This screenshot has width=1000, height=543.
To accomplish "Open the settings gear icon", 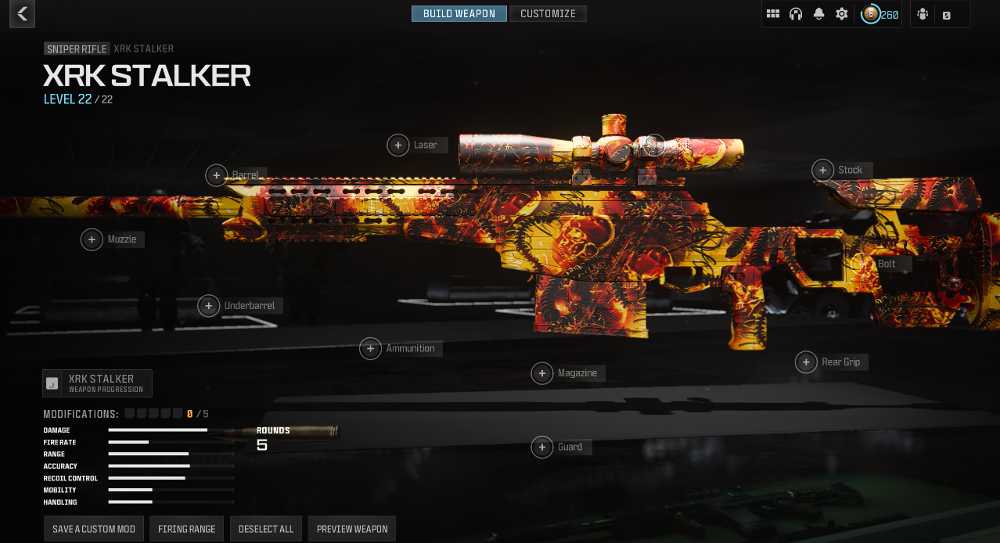I will coord(842,14).
